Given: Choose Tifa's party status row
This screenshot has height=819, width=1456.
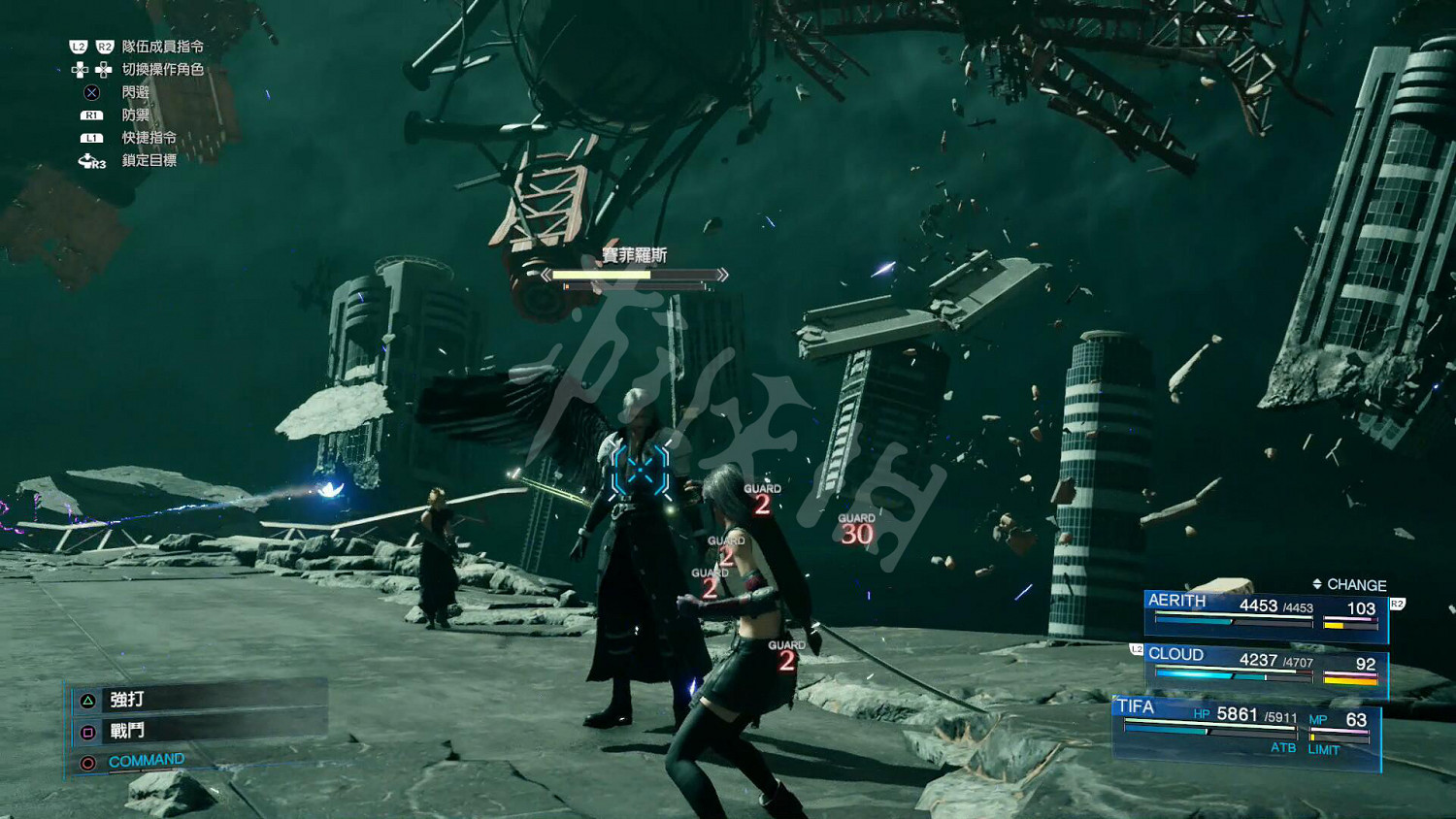Looking at the screenshot, I should [x=1246, y=730].
